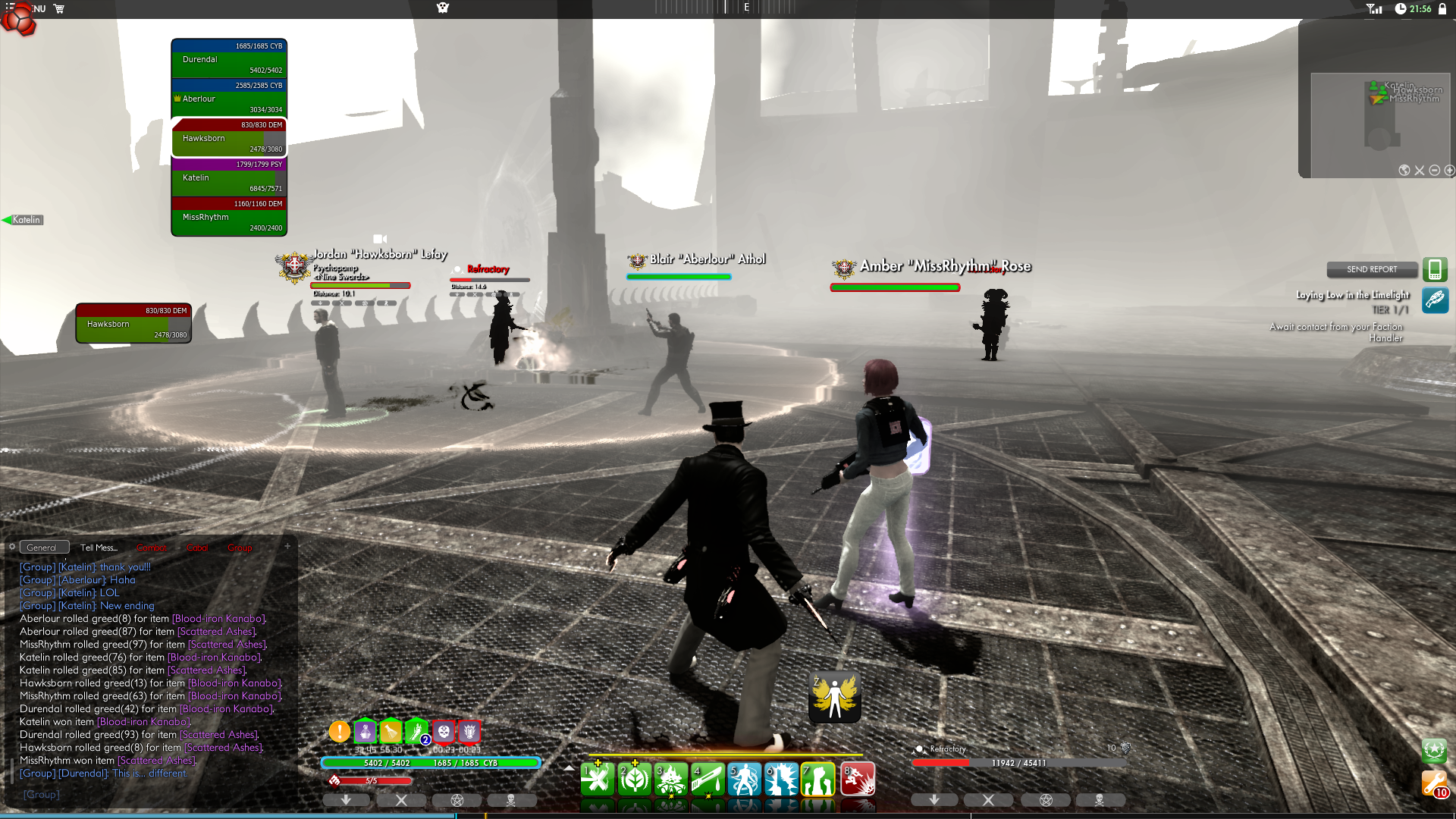Add a new chat tab with plus
The height and width of the screenshot is (819, 1456).
coord(287,546)
